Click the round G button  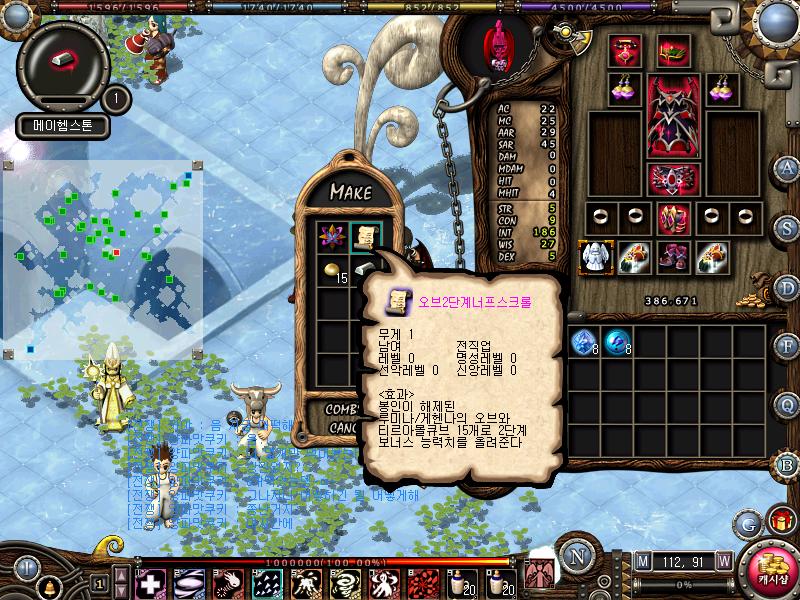pyautogui.click(x=747, y=523)
